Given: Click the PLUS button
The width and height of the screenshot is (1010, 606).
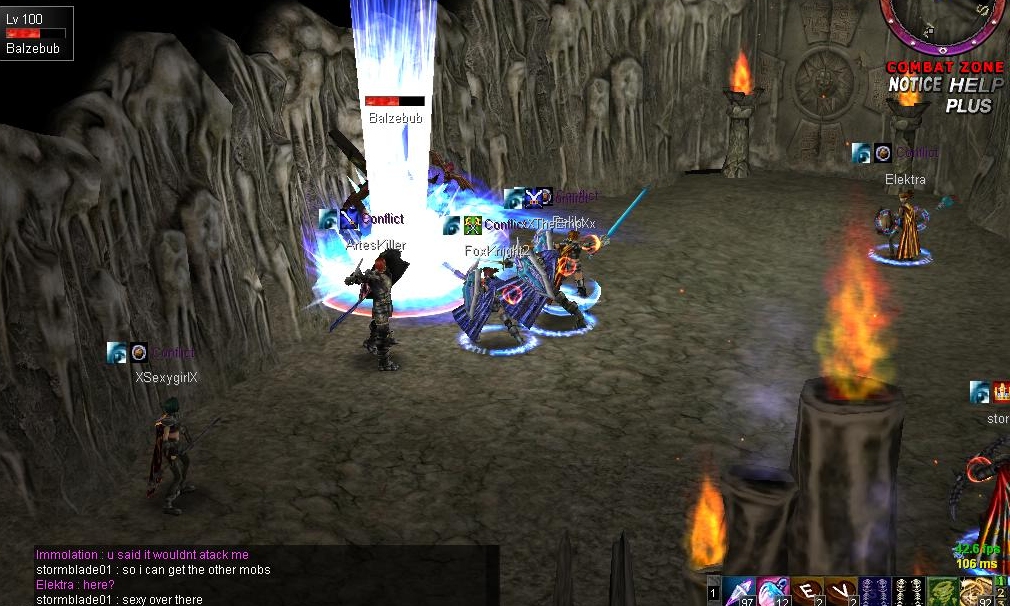Looking at the screenshot, I should pos(968,106).
